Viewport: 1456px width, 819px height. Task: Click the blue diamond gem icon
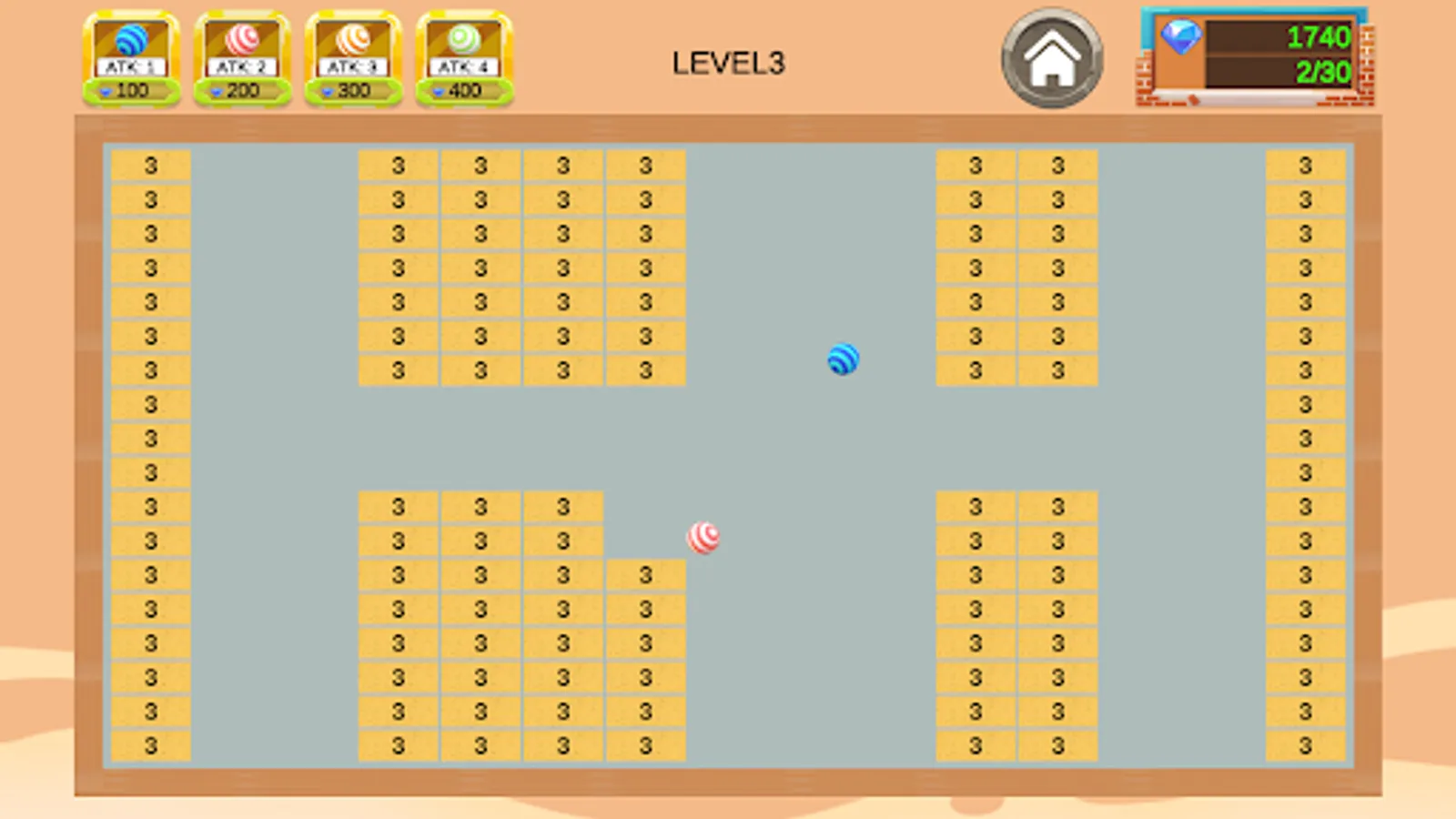coord(1180,40)
